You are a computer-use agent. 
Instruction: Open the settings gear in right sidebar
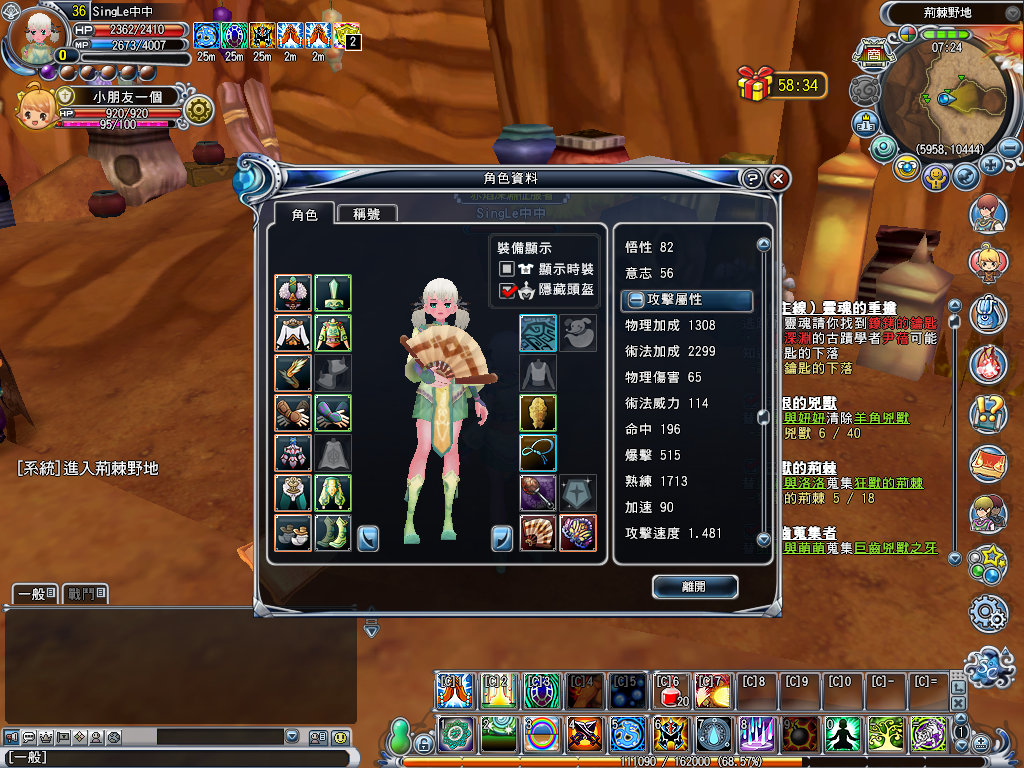(x=988, y=612)
